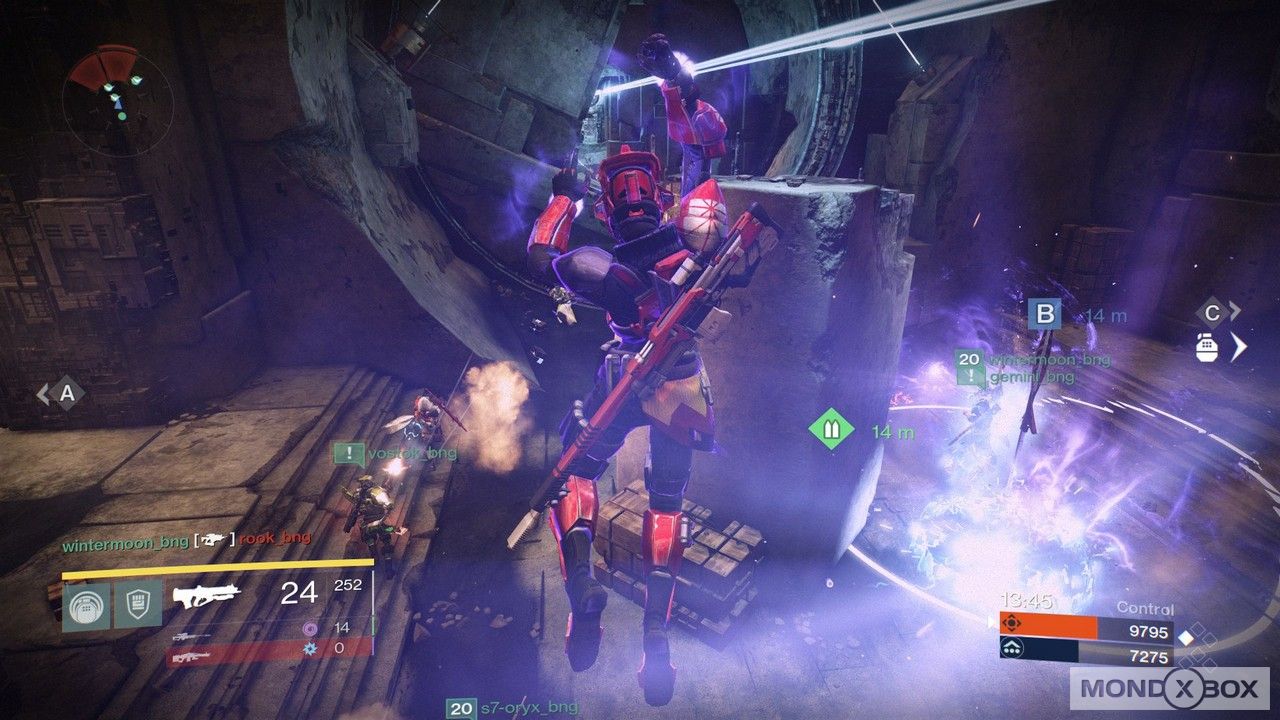Click the MondoXbox watermark logo
The width and height of the screenshot is (1280, 720).
click(1169, 689)
